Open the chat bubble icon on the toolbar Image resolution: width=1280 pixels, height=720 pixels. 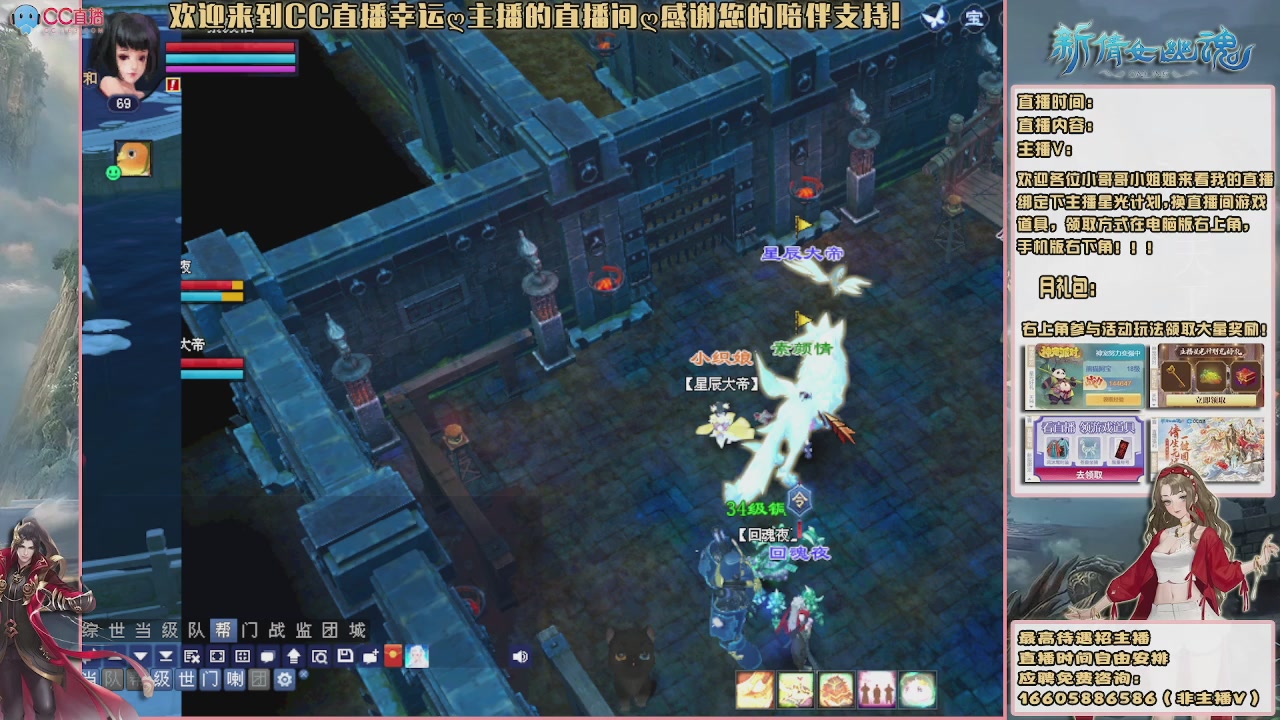tap(267, 656)
